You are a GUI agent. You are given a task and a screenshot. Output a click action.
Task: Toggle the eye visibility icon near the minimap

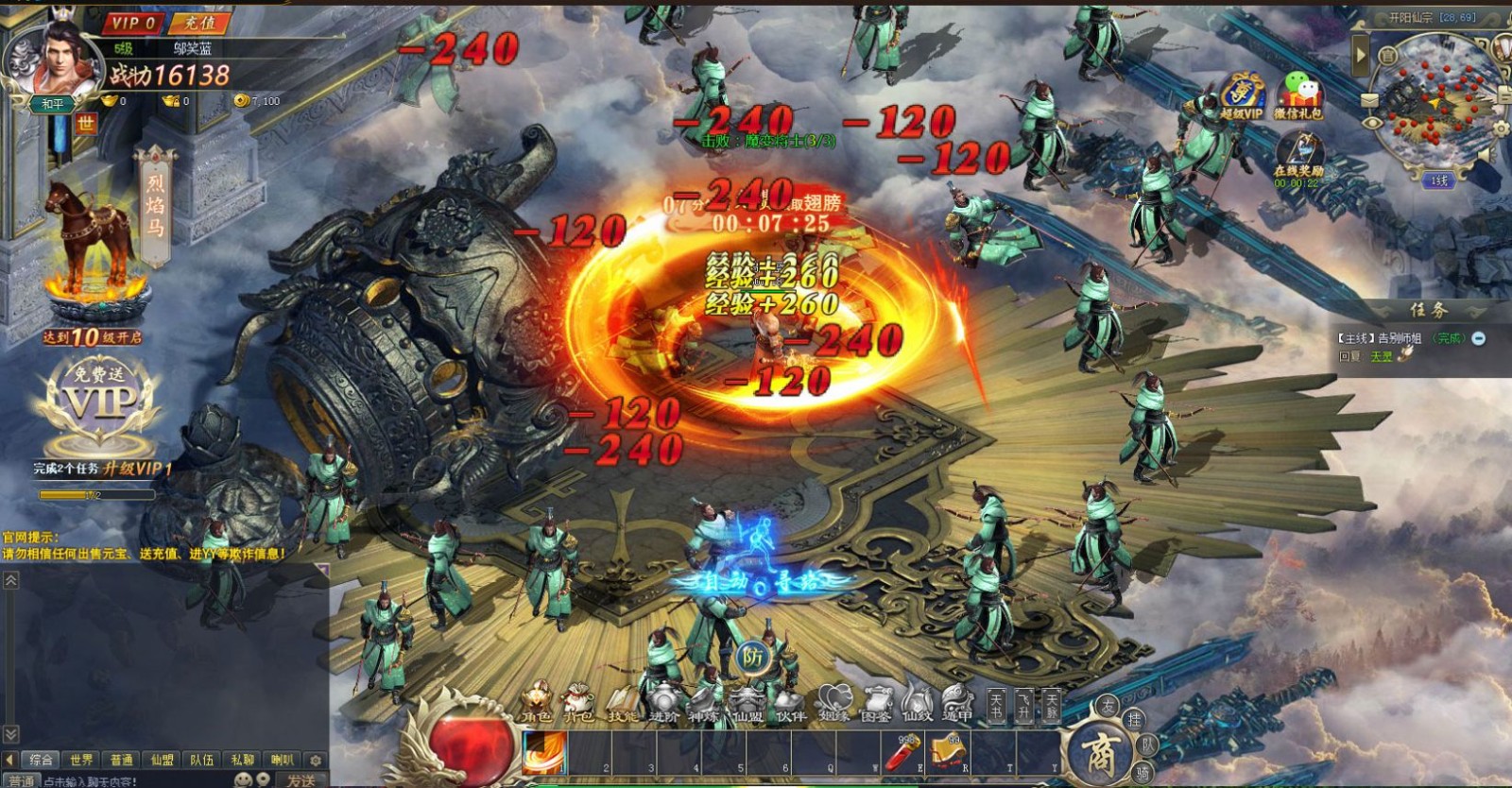point(1373,122)
